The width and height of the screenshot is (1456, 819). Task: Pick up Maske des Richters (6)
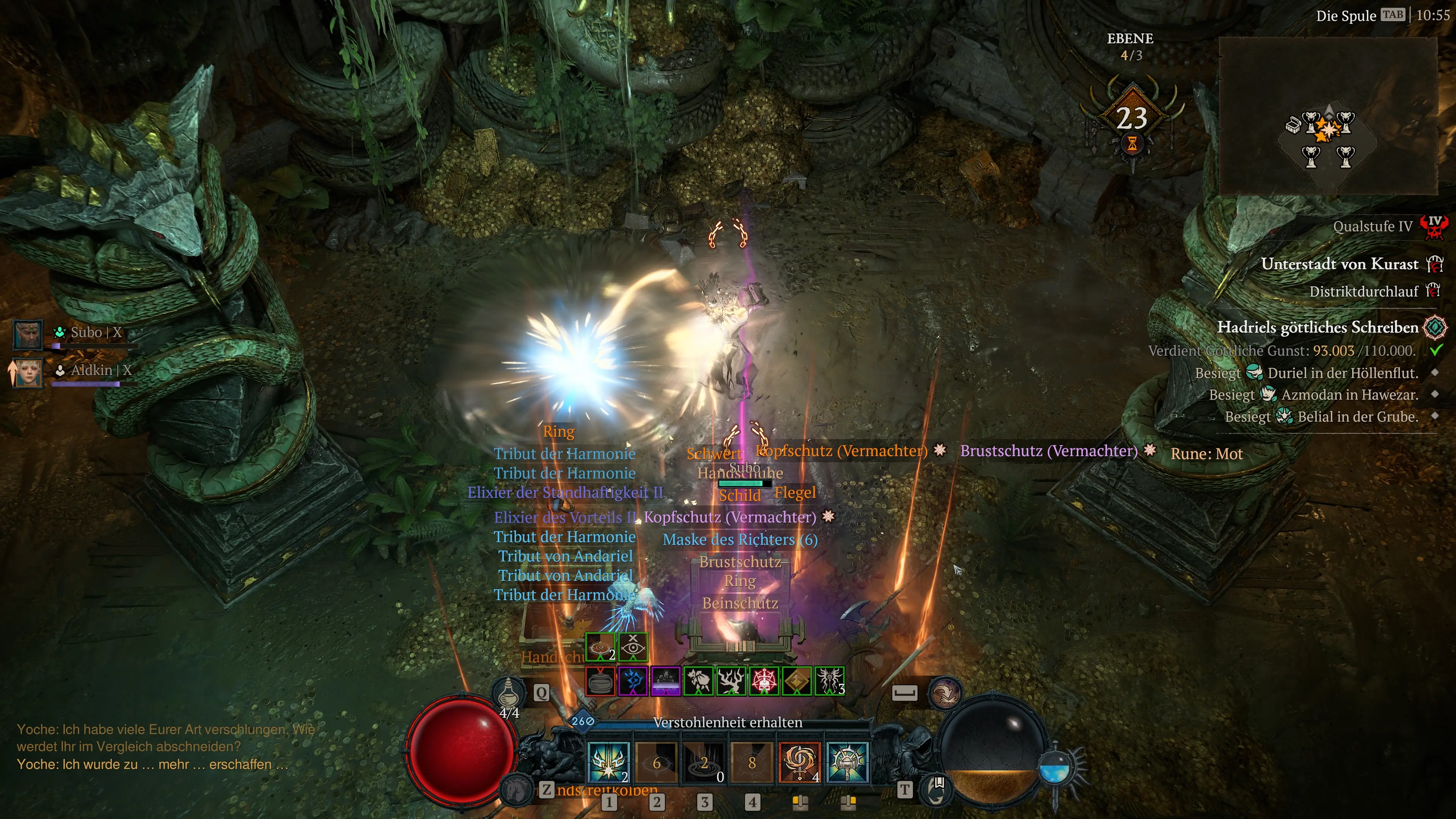click(x=740, y=540)
